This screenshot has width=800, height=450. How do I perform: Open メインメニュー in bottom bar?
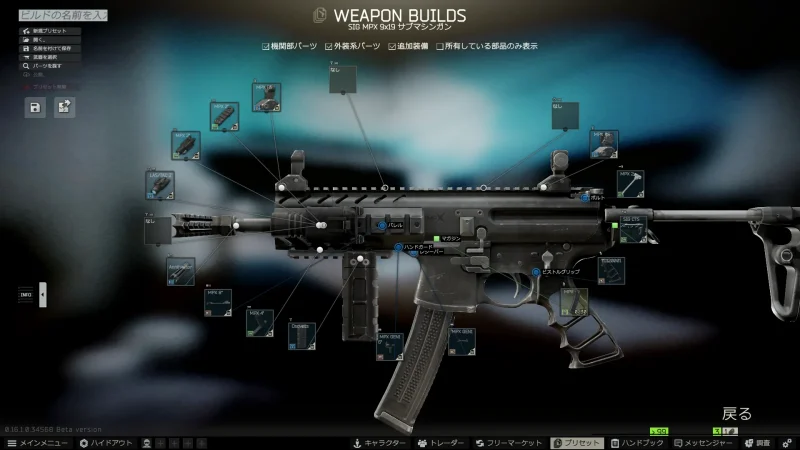coord(38,442)
